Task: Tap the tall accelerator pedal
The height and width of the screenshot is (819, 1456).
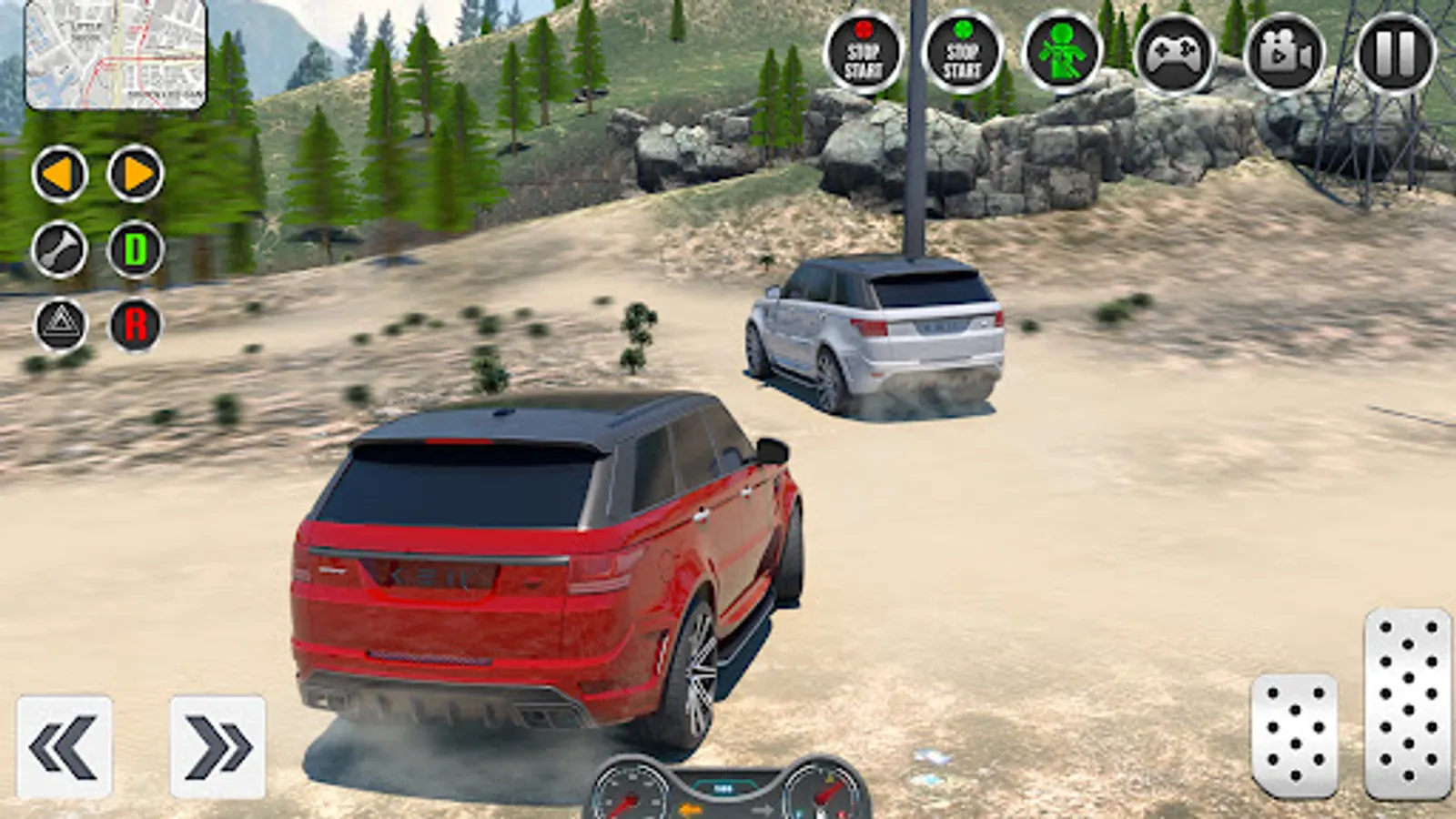Action: tap(1407, 703)
